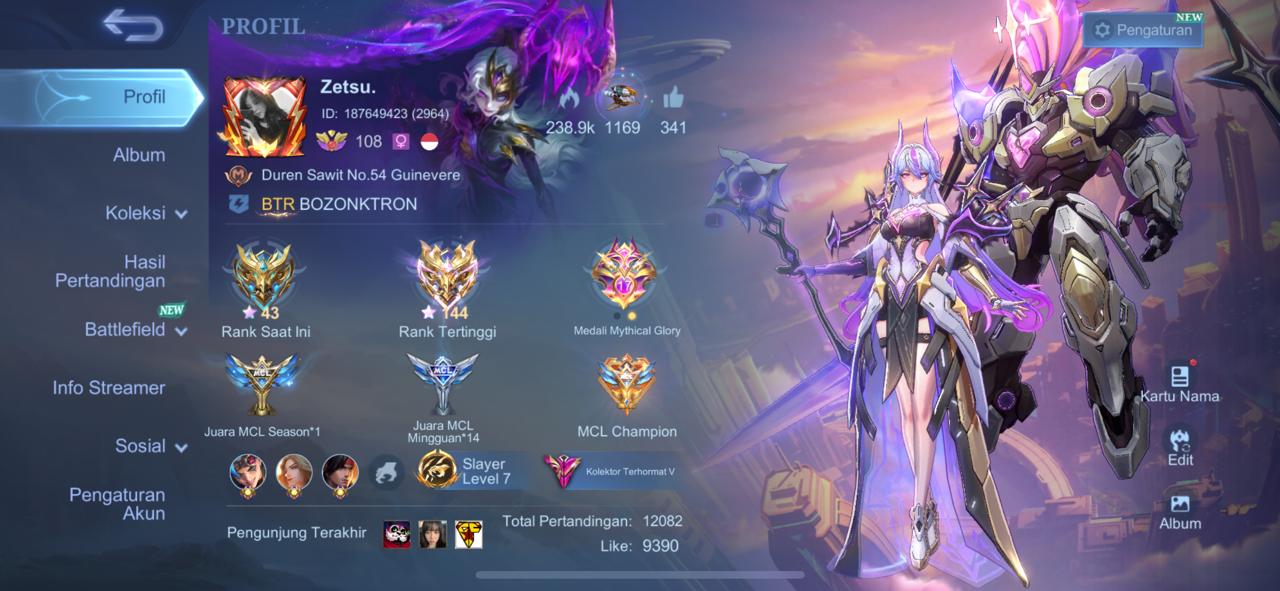Tap the player avatar portrait
This screenshot has width=1280, height=591.
262,117
